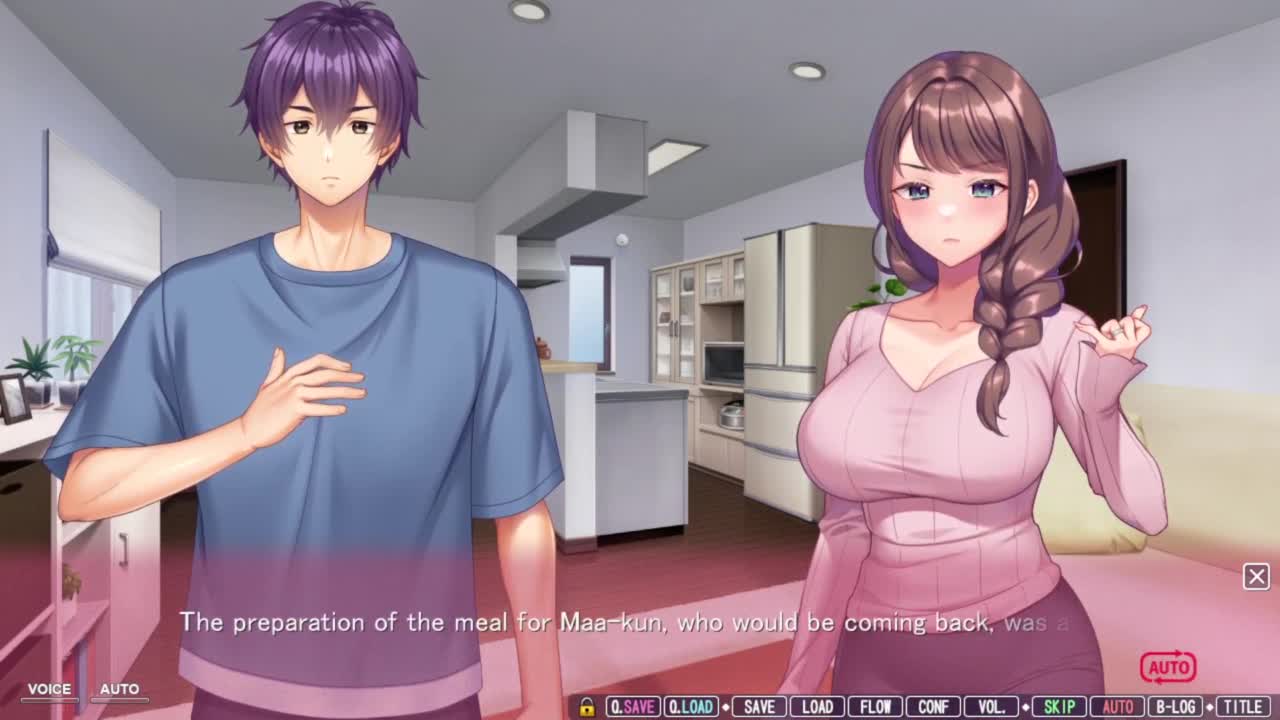Open the SAVE menu
This screenshot has height=720, width=1280.
[x=759, y=707]
